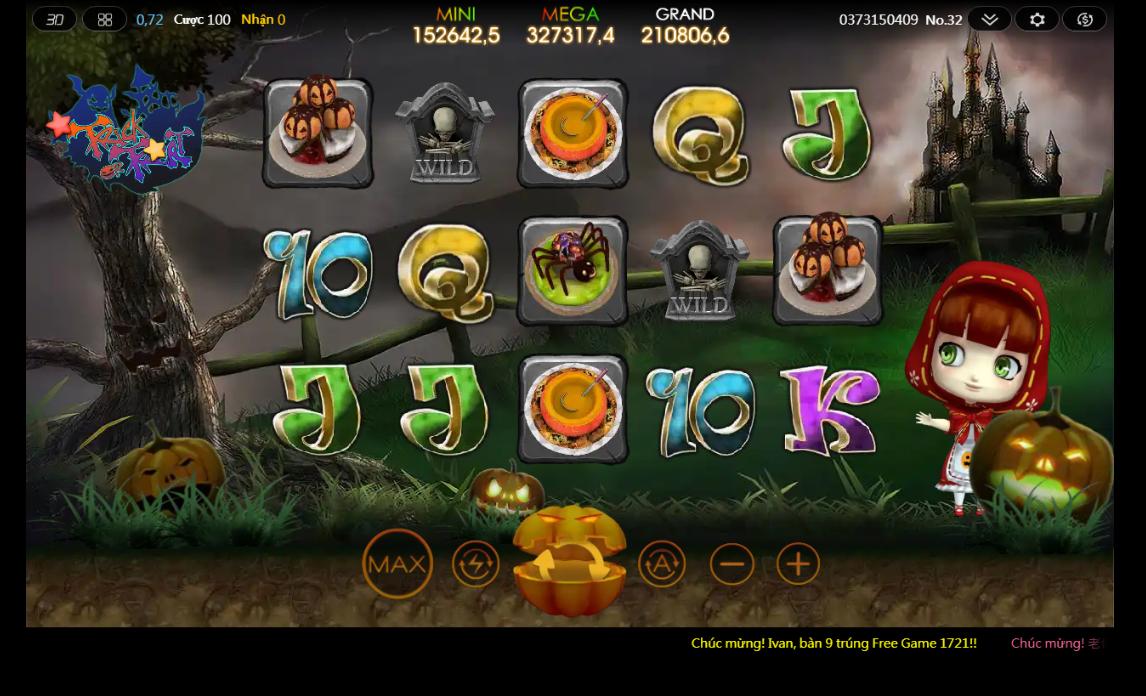The width and height of the screenshot is (1146, 696).
Task: Open the four-squares grid menu
Action: [105, 19]
